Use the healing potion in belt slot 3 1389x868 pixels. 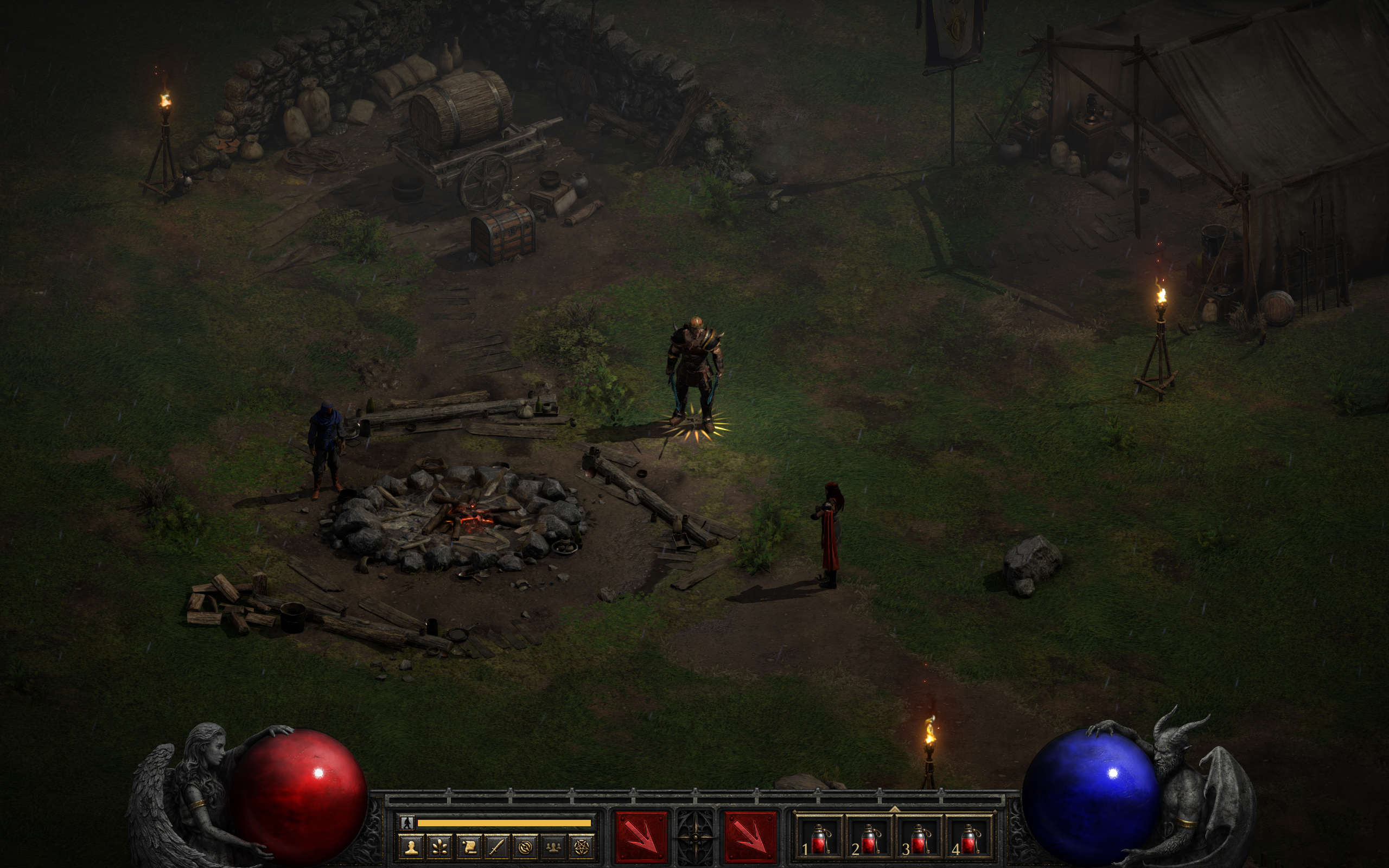point(920,838)
